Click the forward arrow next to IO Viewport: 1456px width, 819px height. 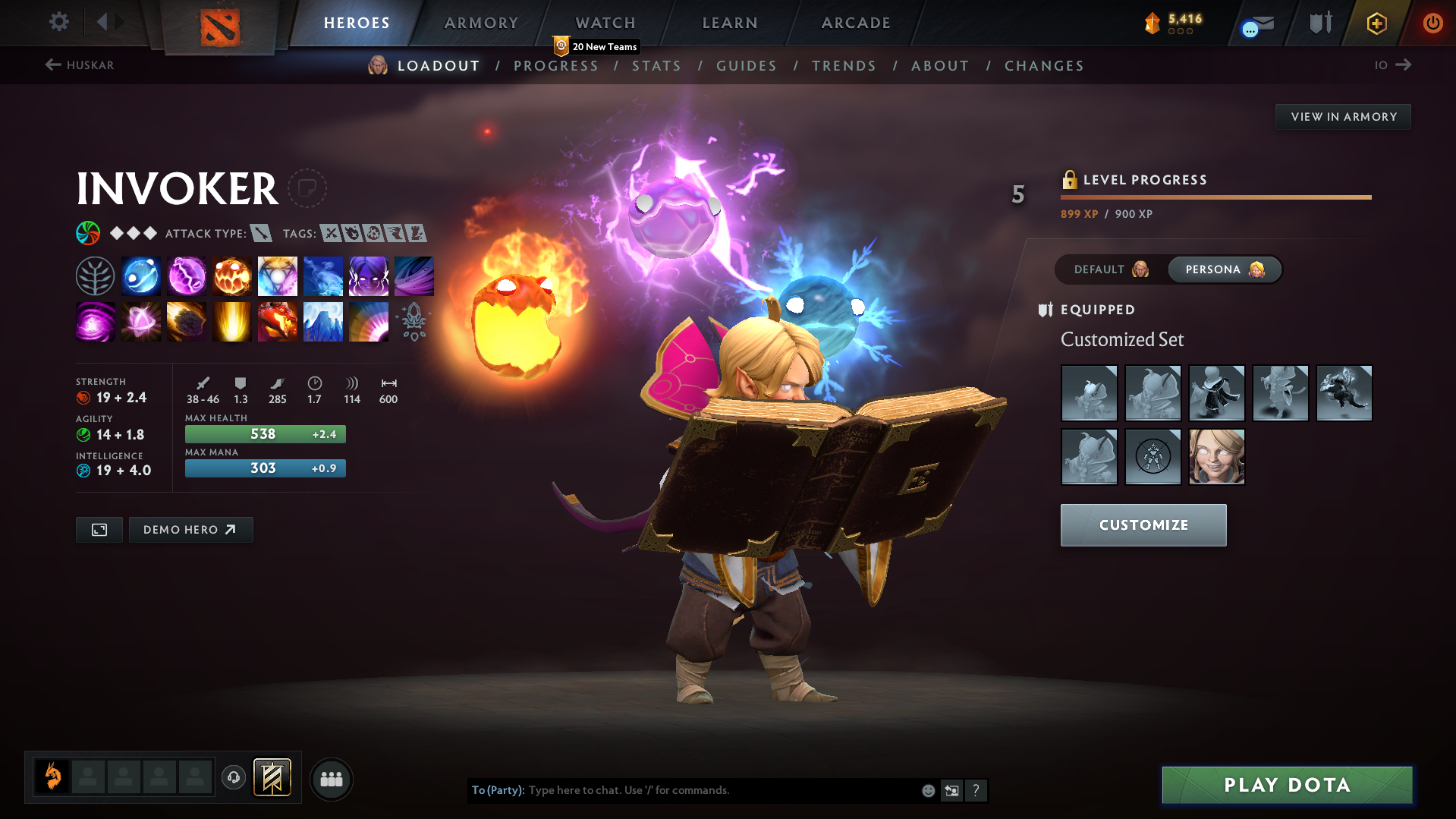click(x=1405, y=65)
